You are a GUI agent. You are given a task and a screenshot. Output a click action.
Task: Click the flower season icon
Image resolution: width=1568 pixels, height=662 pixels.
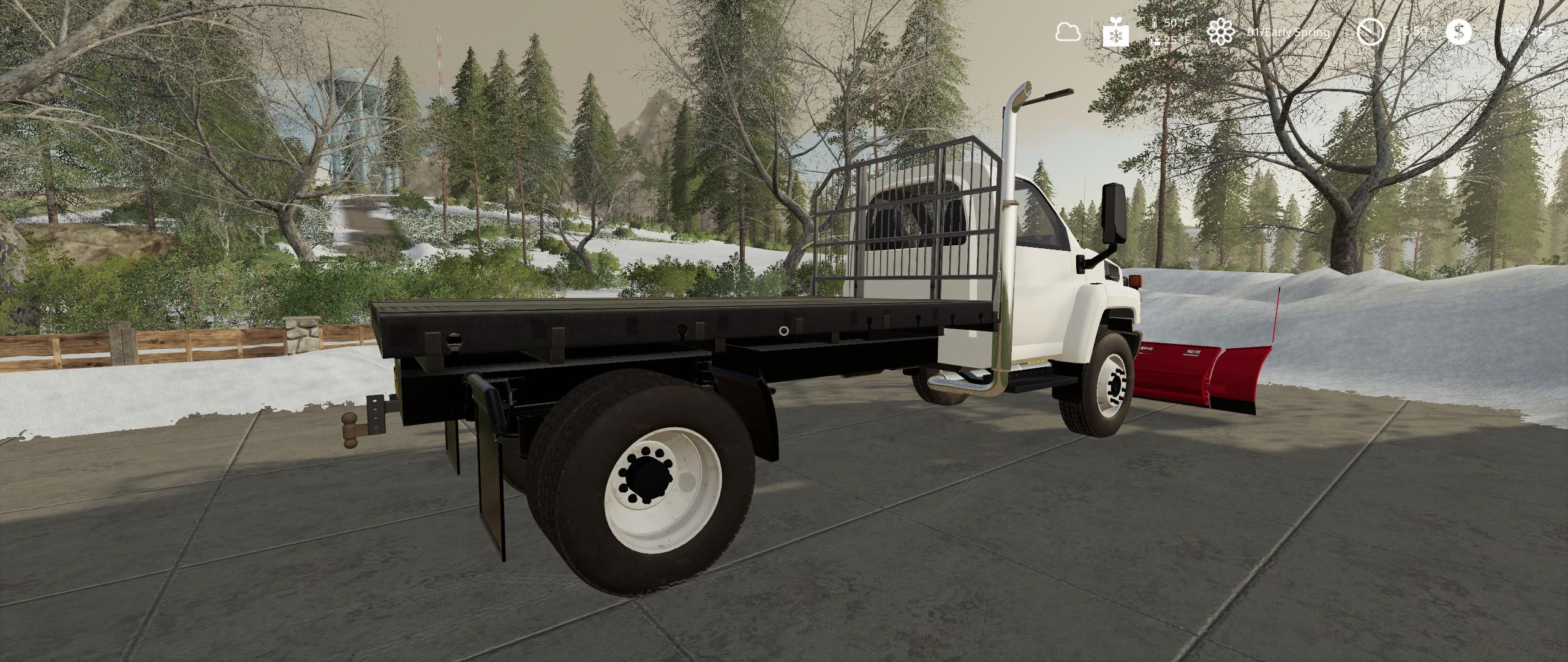pyautogui.click(x=1221, y=32)
